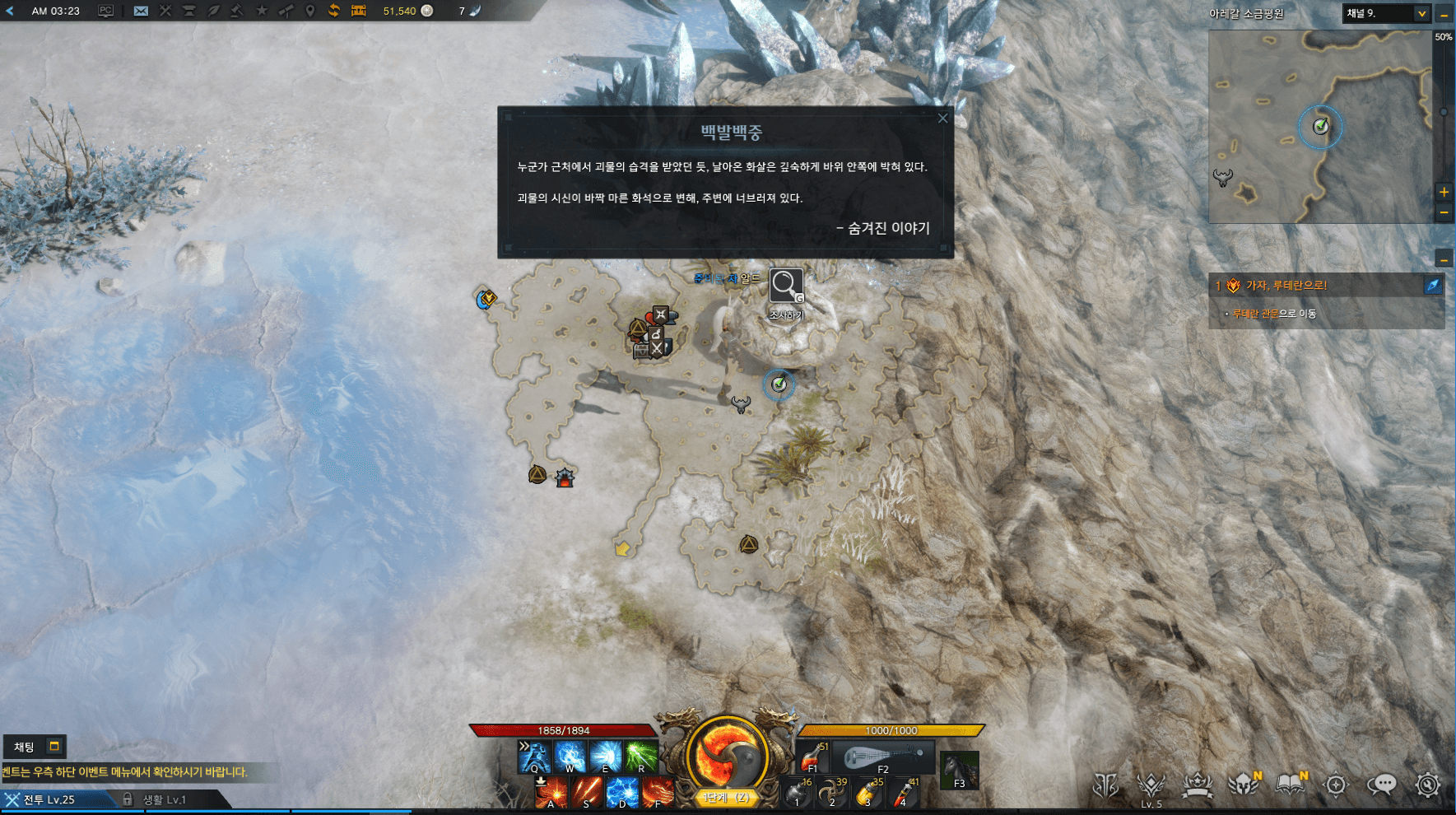1456x815 pixels.
Task: Zoom in the minimap with plus button
Action: pos(1444,192)
